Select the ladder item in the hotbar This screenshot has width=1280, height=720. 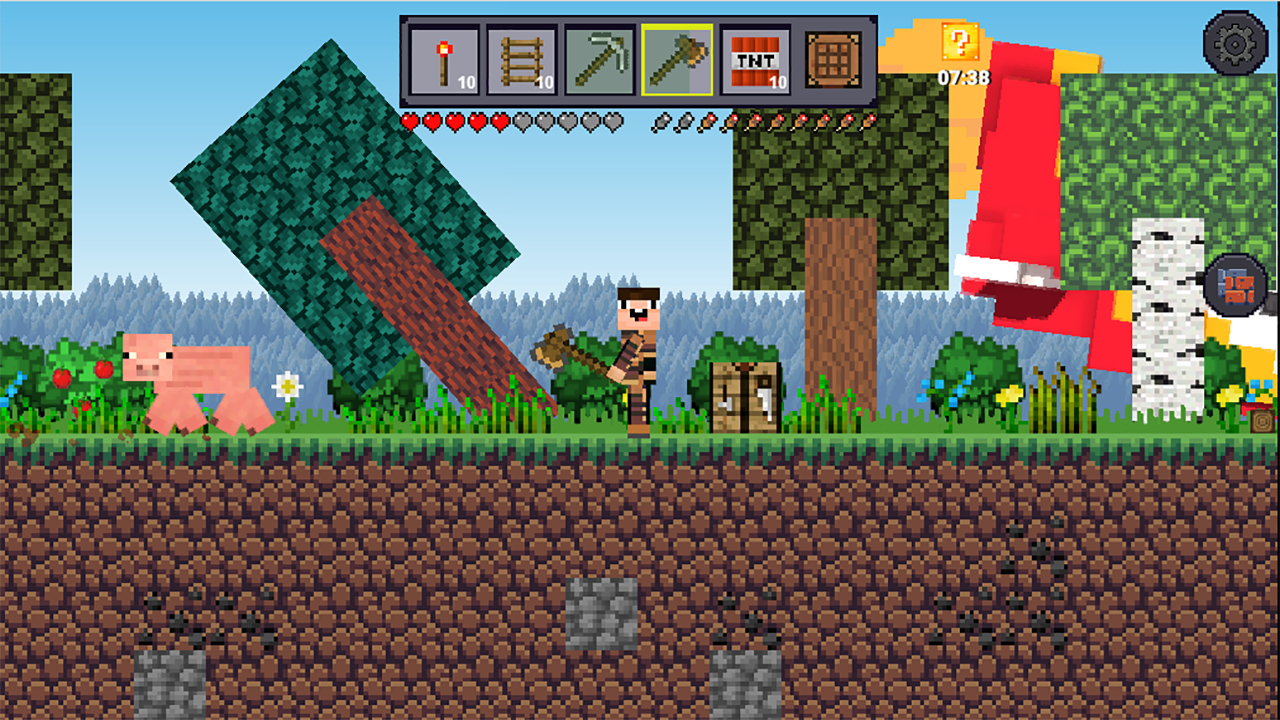[x=521, y=62]
